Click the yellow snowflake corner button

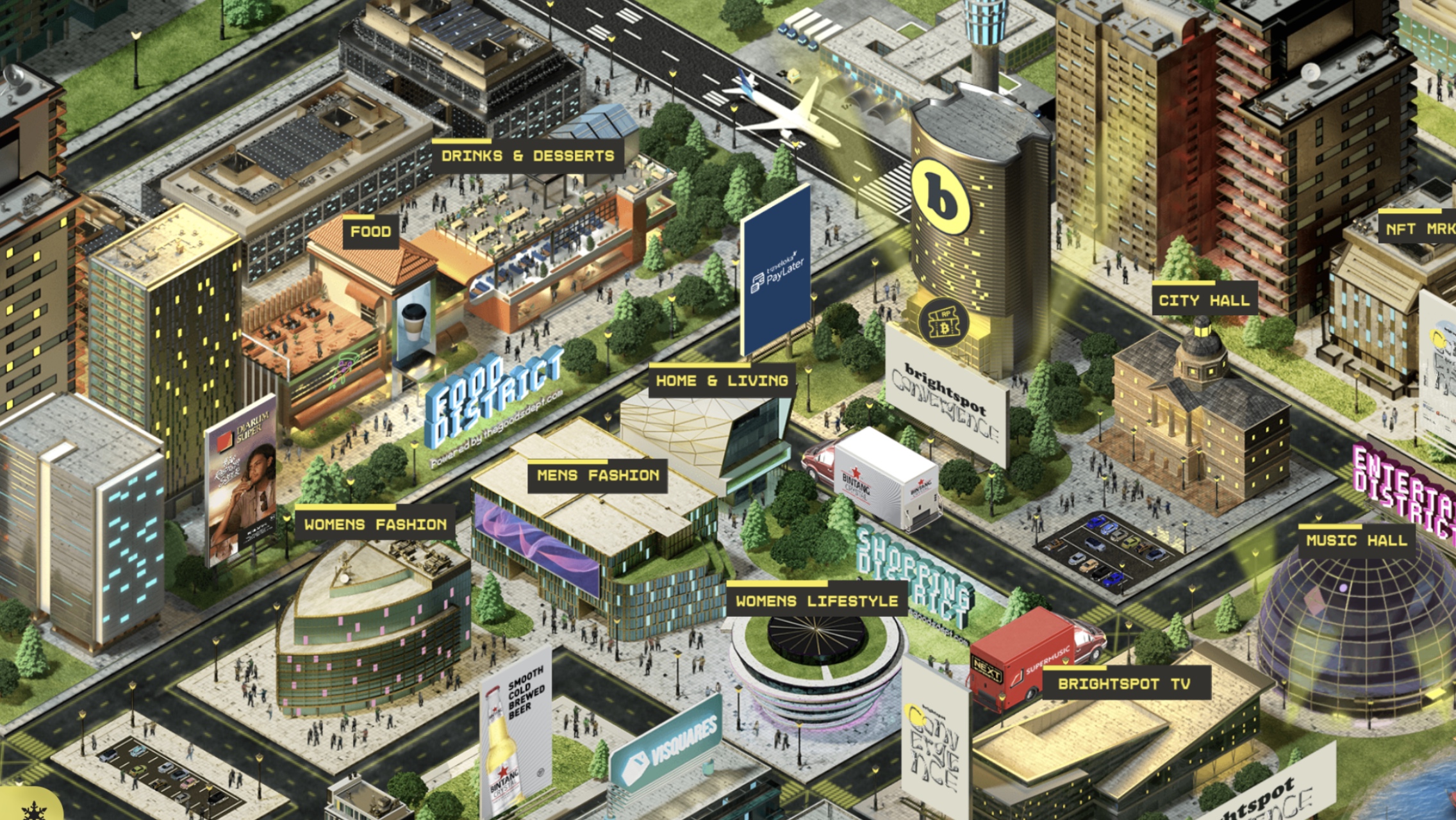coord(29,808)
